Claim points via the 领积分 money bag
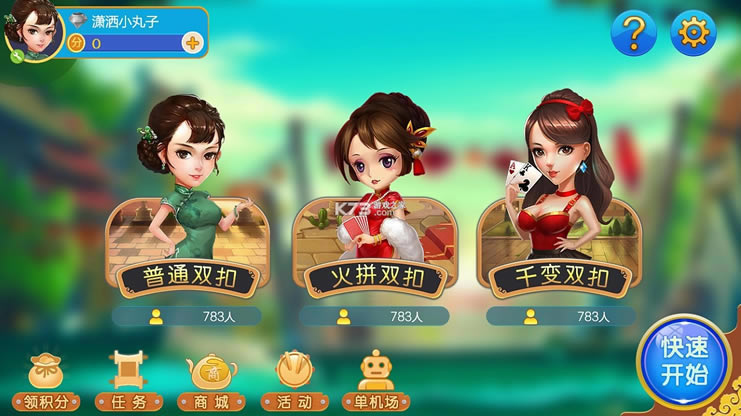The width and height of the screenshot is (741, 416). (x=45, y=381)
